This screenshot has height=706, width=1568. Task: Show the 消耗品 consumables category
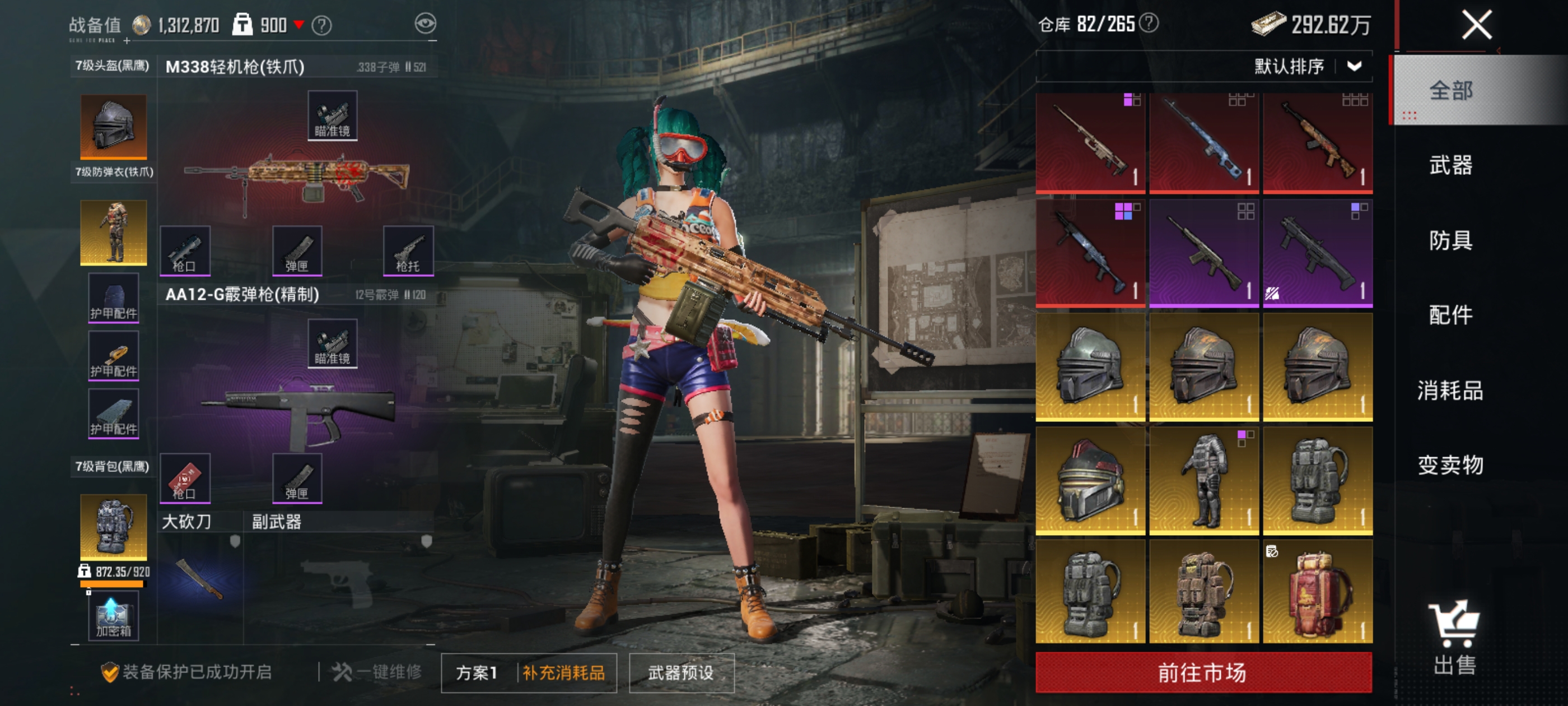click(1450, 390)
